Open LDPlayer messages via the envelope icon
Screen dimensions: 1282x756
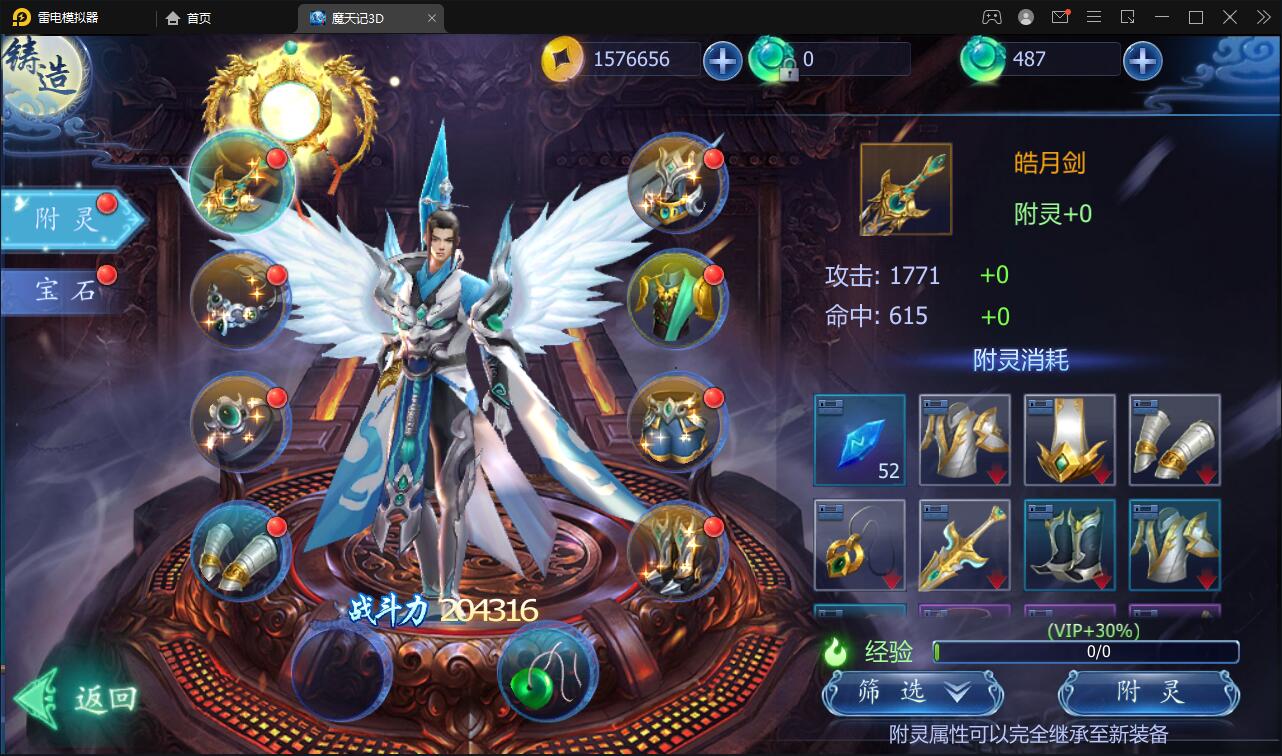click(x=1060, y=17)
